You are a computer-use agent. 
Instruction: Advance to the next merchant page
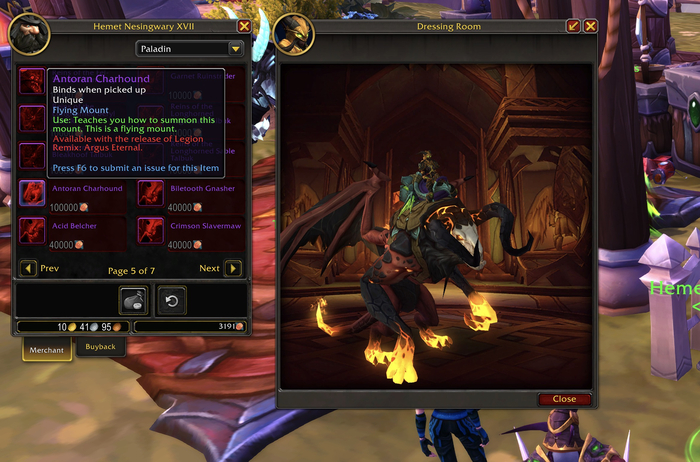233,268
